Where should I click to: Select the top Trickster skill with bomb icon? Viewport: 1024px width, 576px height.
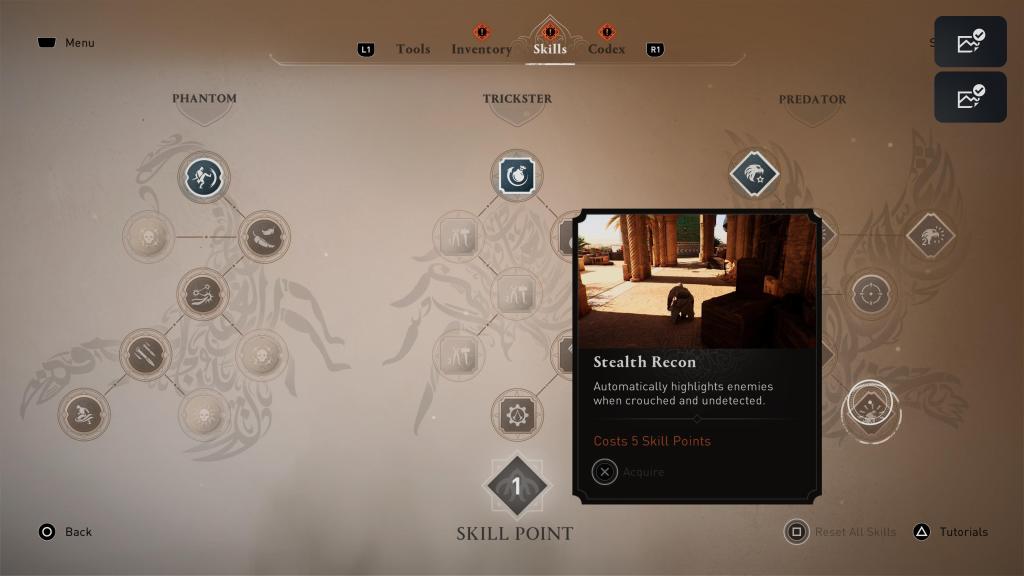coord(516,177)
